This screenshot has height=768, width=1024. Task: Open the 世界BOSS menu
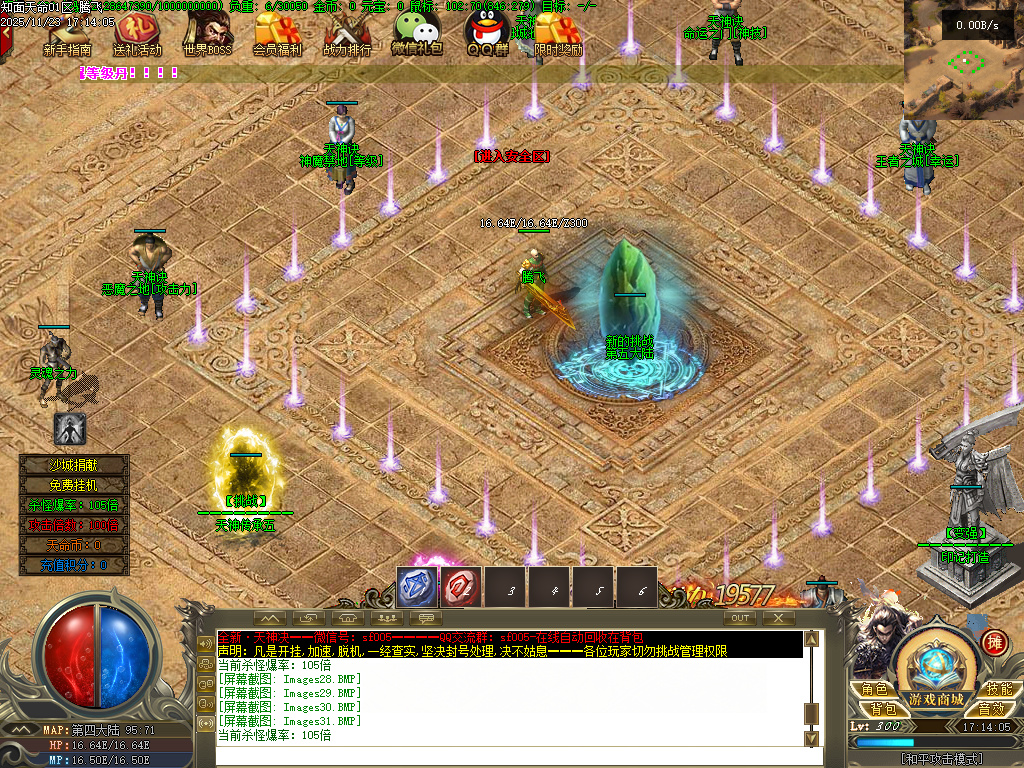(x=207, y=33)
